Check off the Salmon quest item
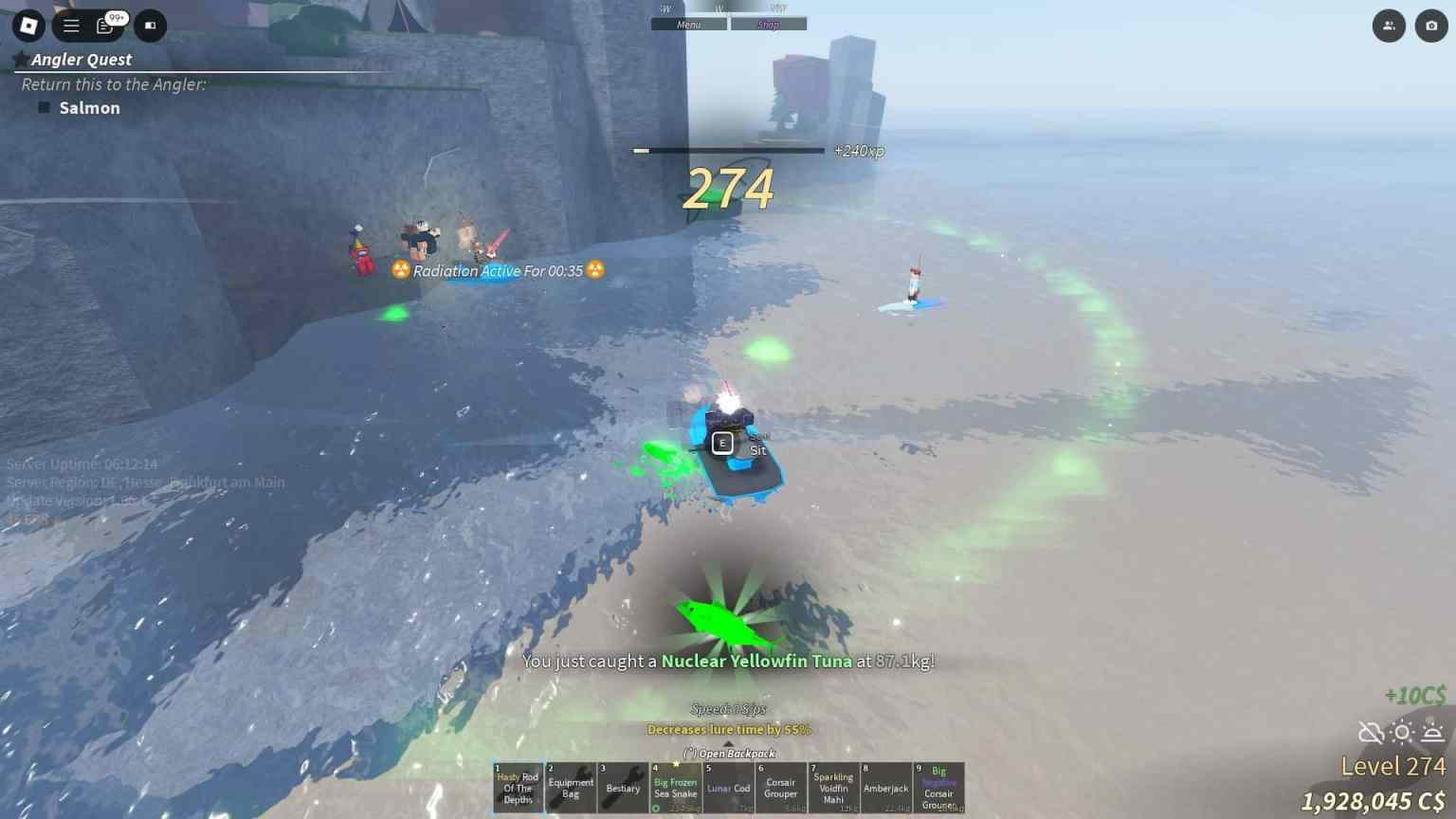 (43, 107)
